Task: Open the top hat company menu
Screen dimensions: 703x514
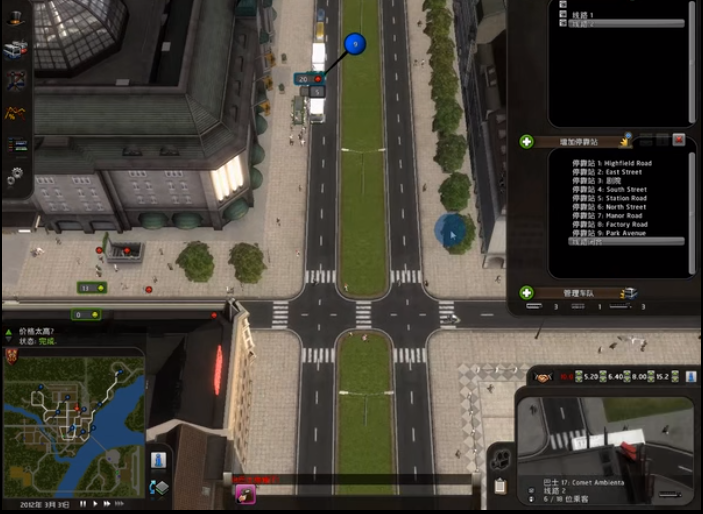Action: [x=16, y=18]
